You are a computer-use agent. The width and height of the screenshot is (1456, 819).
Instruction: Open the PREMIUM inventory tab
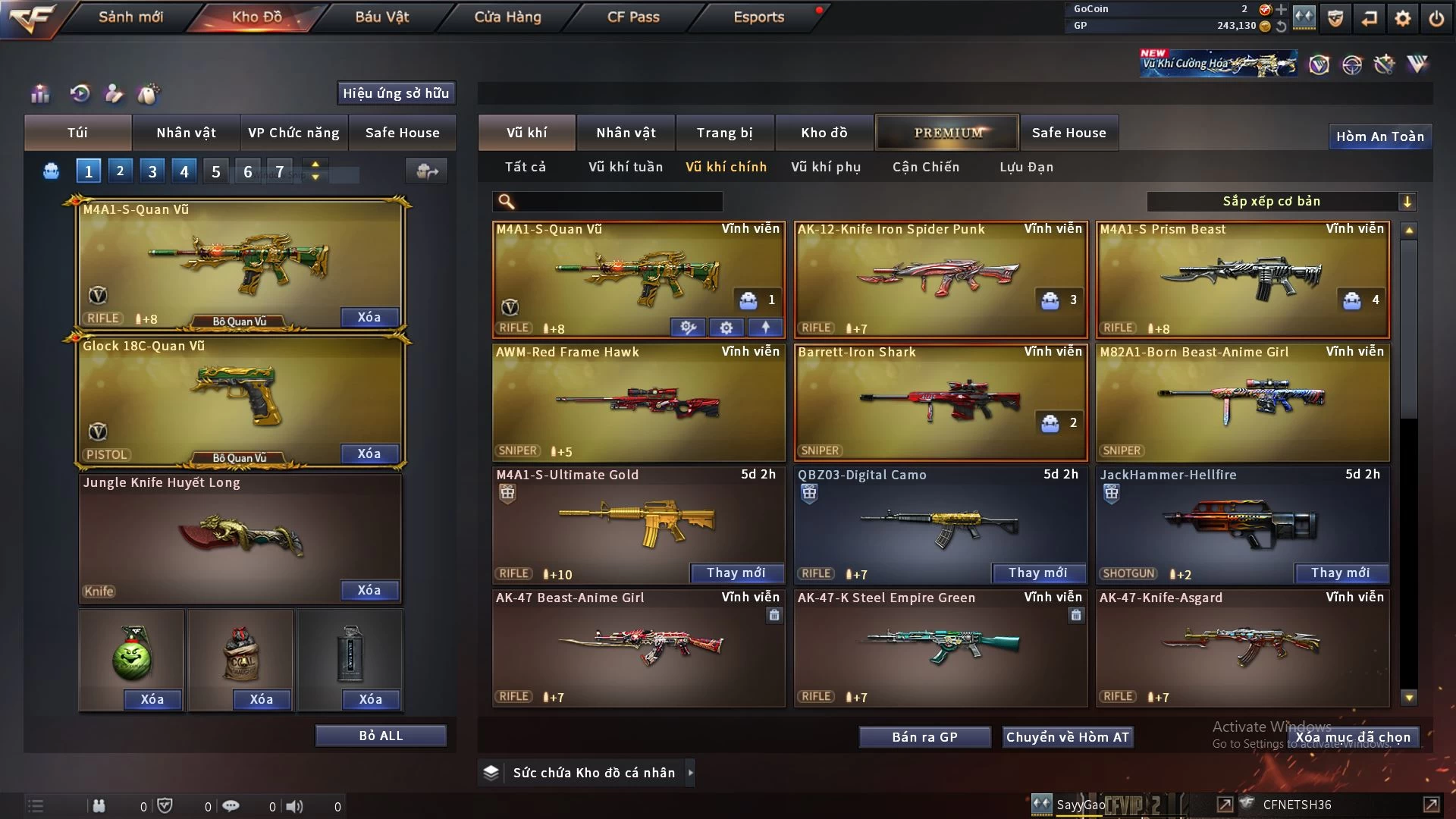pyautogui.click(x=947, y=133)
